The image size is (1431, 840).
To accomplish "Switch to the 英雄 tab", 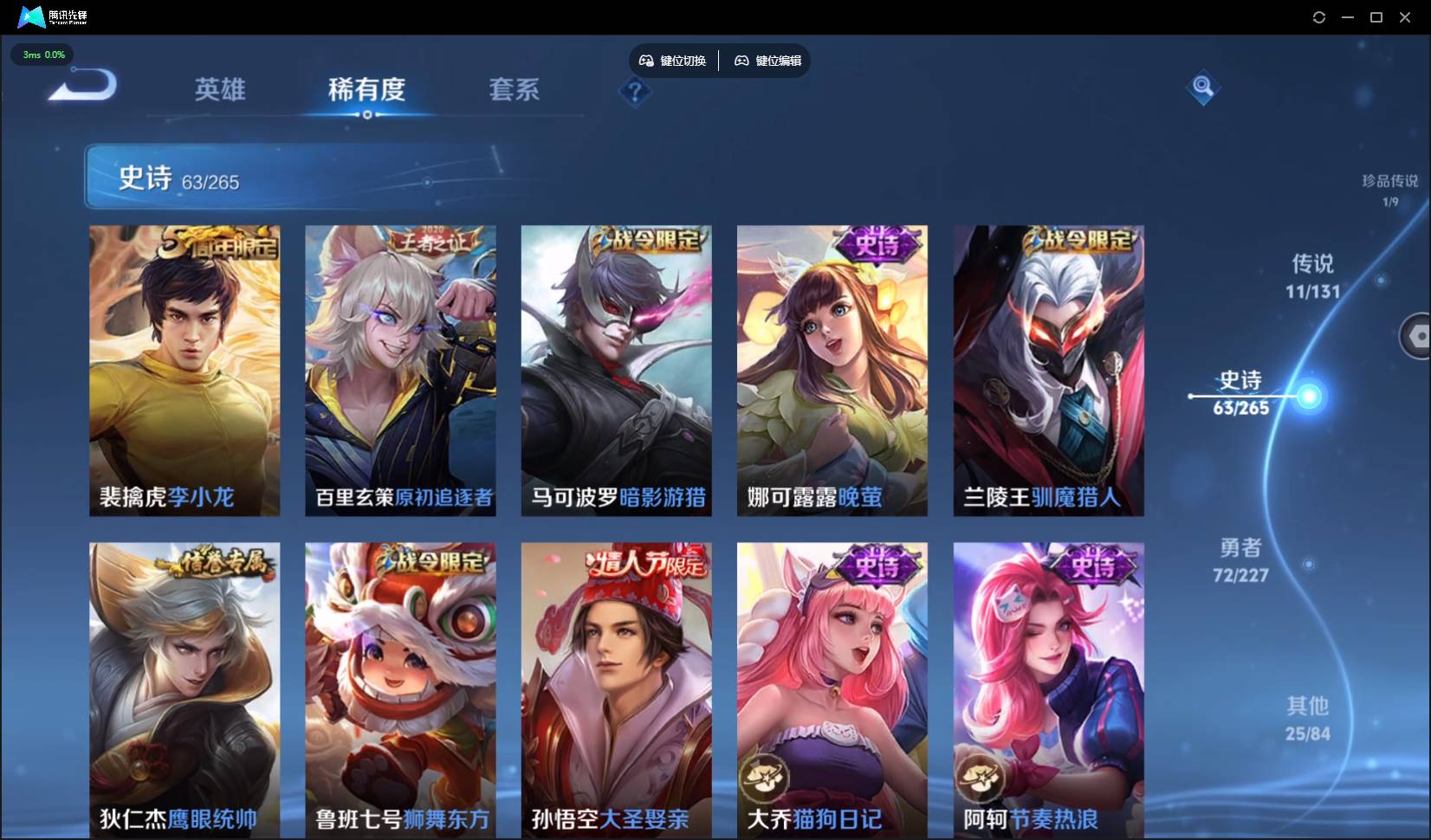I will point(219,90).
